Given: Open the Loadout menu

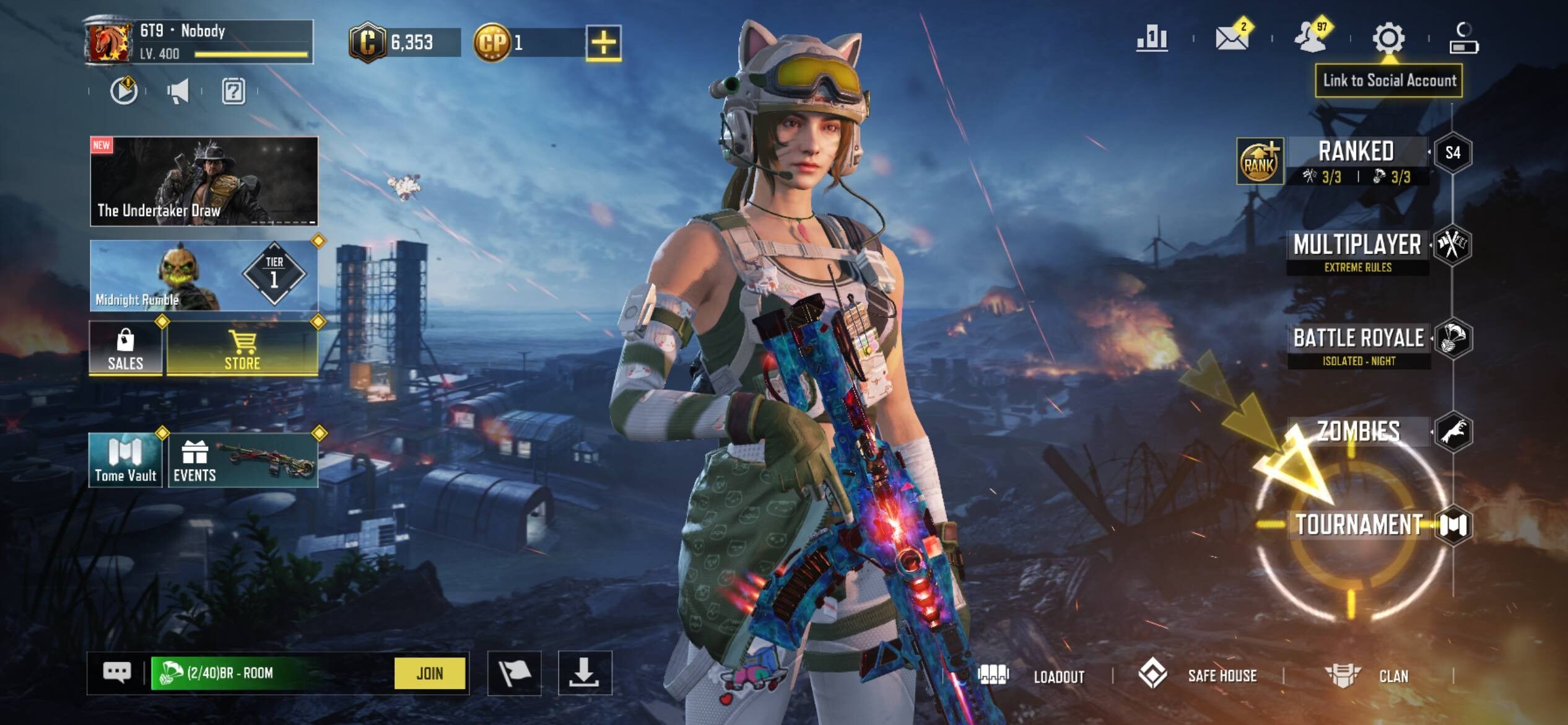Looking at the screenshot, I should tap(1032, 676).
